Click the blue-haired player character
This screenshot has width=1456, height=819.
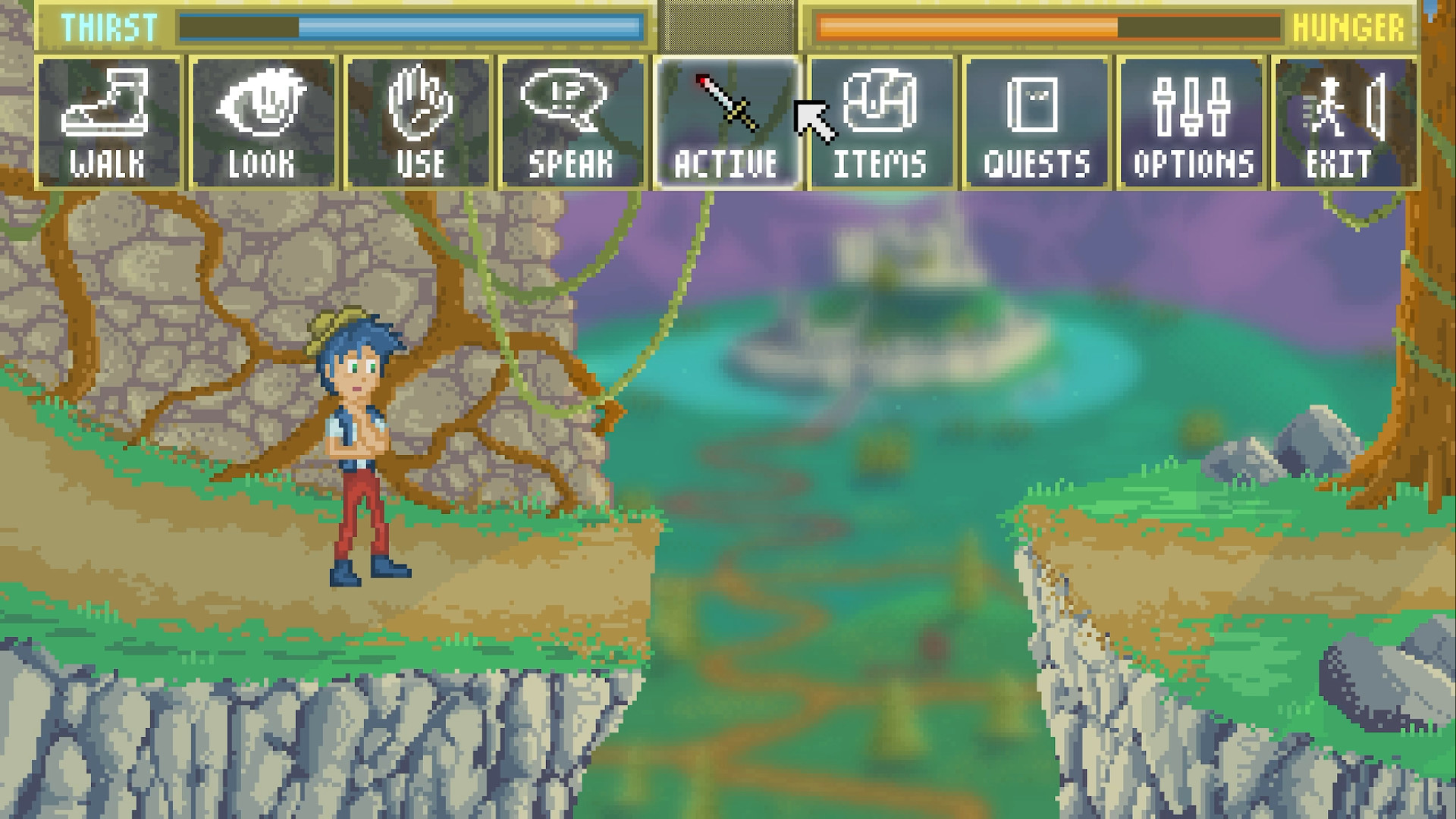(364, 447)
